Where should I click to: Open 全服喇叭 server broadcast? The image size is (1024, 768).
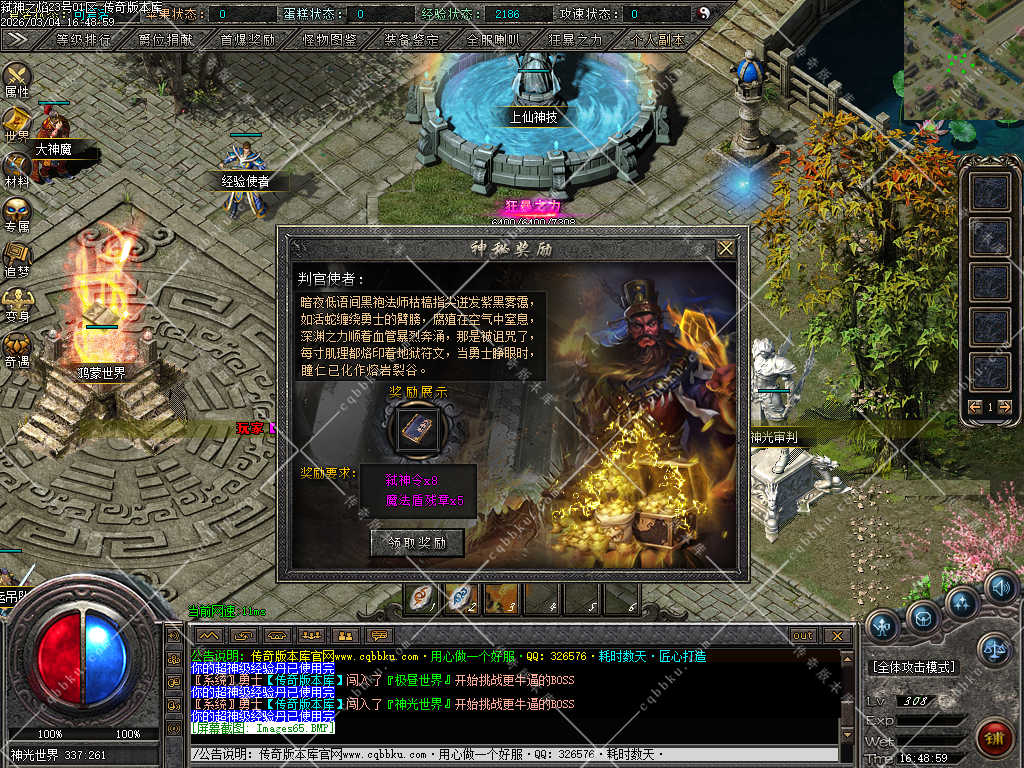pyautogui.click(x=493, y=40)
